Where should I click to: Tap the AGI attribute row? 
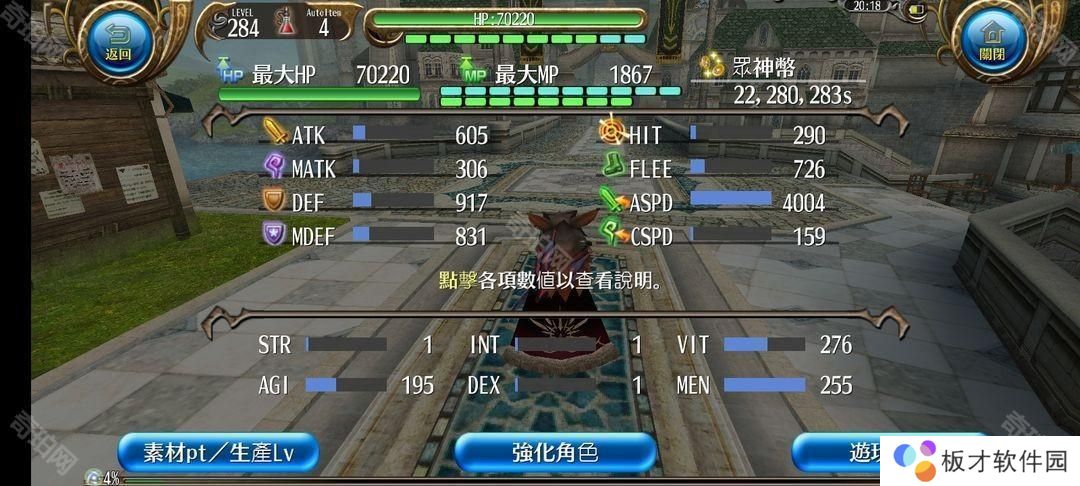point(346,385)
